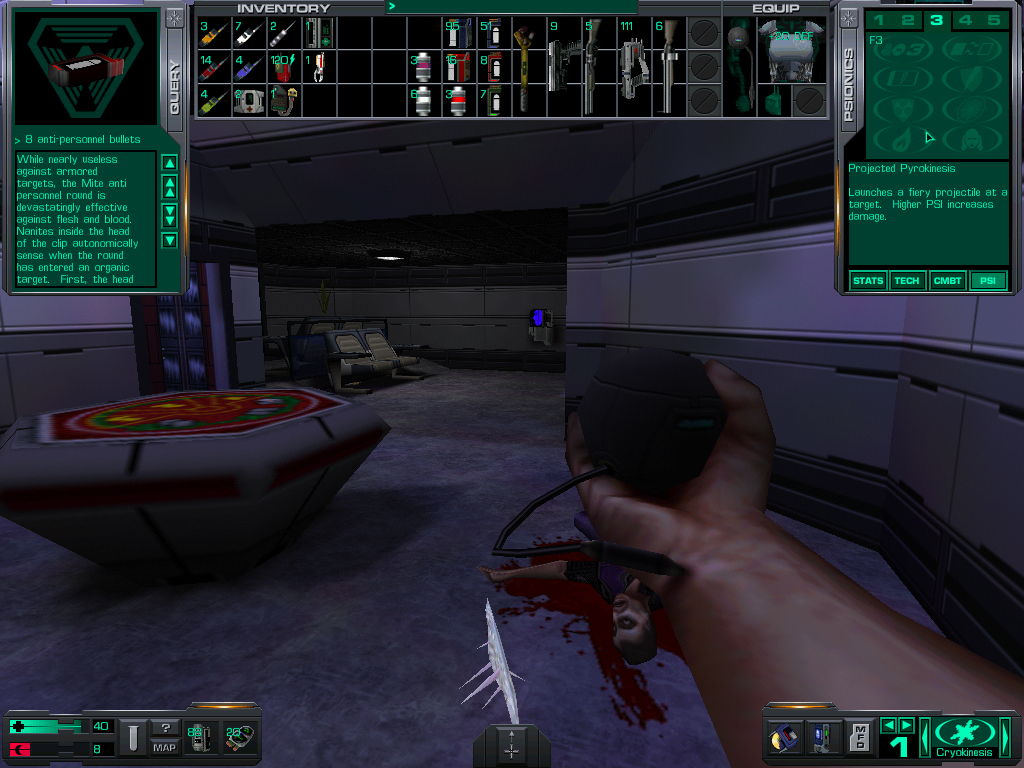Open psionics tier 5 tab

994,20
